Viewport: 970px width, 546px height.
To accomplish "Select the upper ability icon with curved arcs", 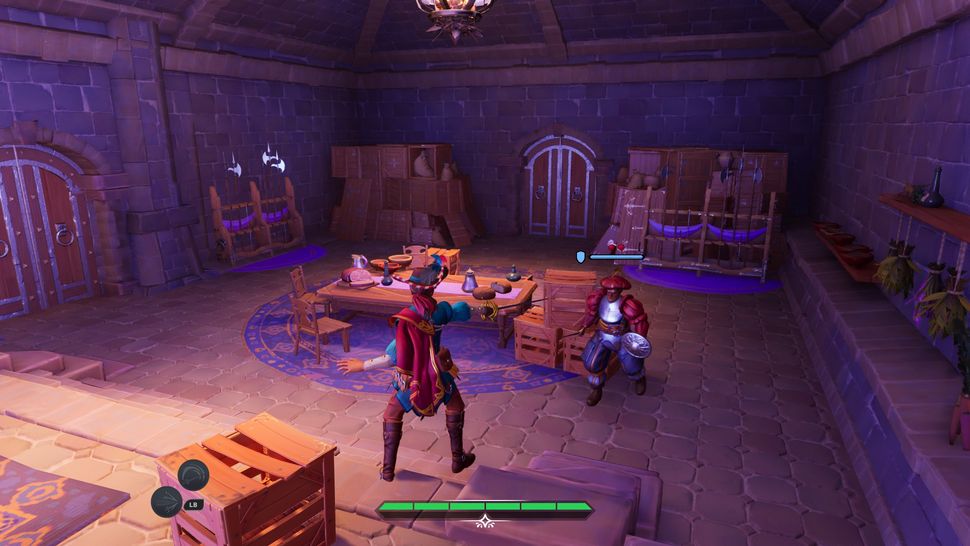I will [193, 472].
